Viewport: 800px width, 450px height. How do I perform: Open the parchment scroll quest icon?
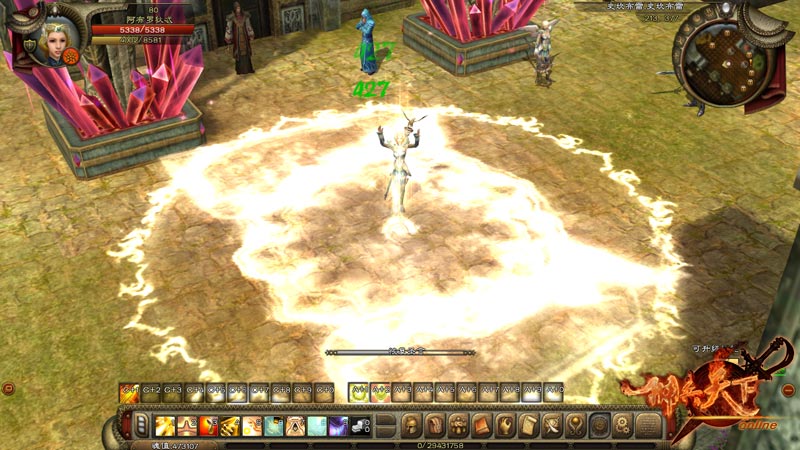530,425
